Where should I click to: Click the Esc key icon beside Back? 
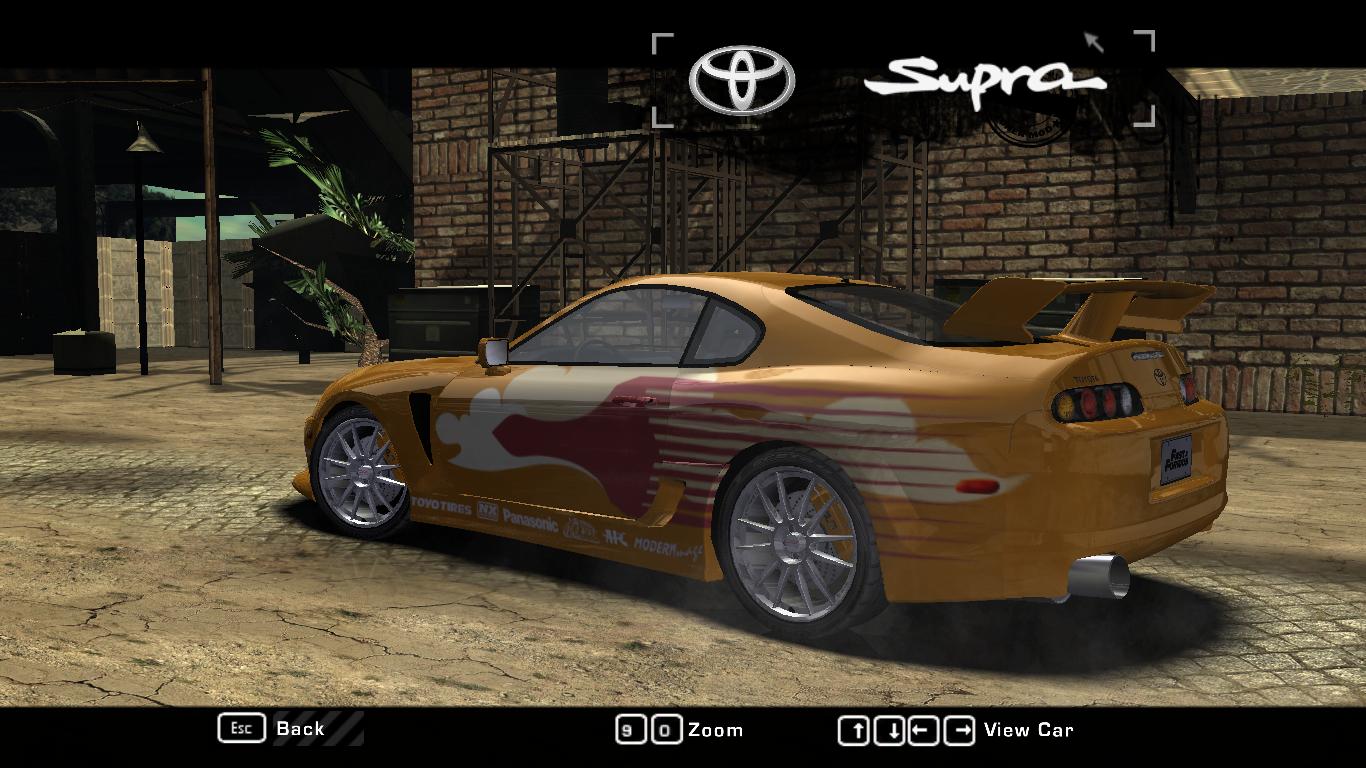tap(240, 728)
